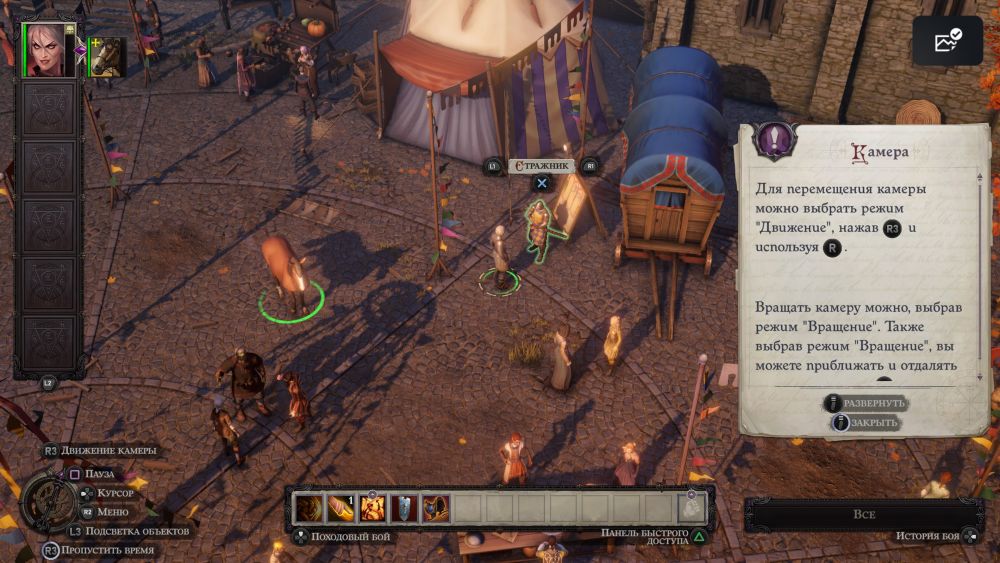This screenshot has height=563, width=1000.
Task: Use the hotbar ability marked with a 1
Action: 341,508
